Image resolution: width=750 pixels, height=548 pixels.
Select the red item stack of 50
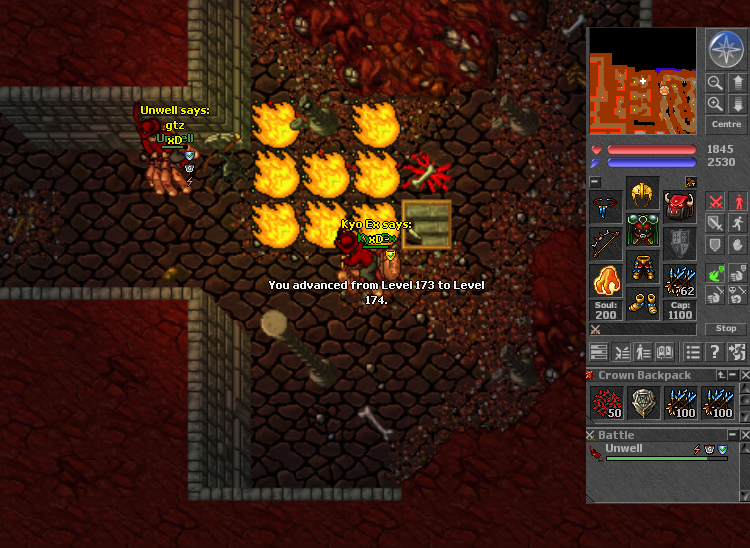pyautogui.click(x=606, y=403)
